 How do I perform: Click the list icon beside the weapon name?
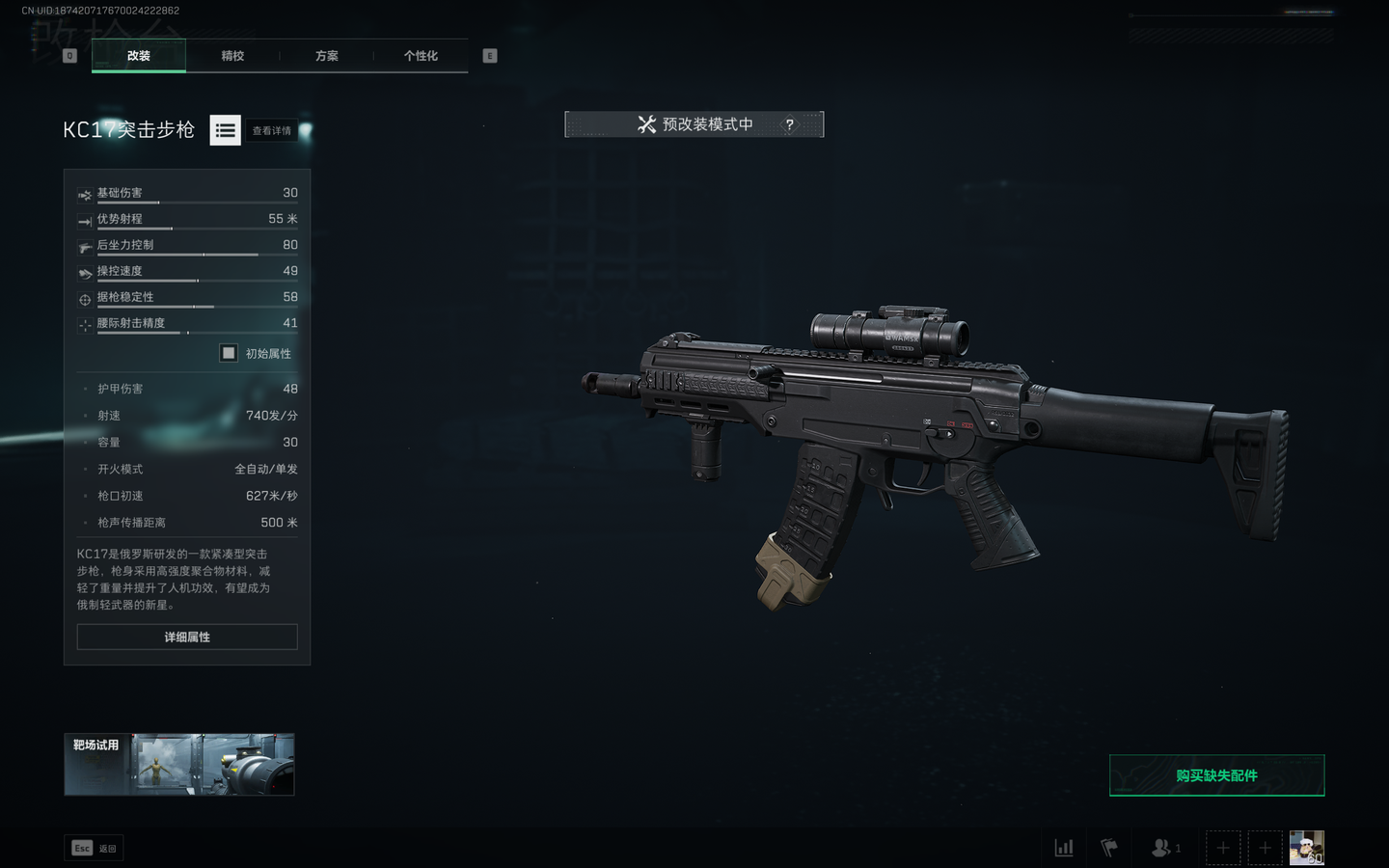pos(226,130)
